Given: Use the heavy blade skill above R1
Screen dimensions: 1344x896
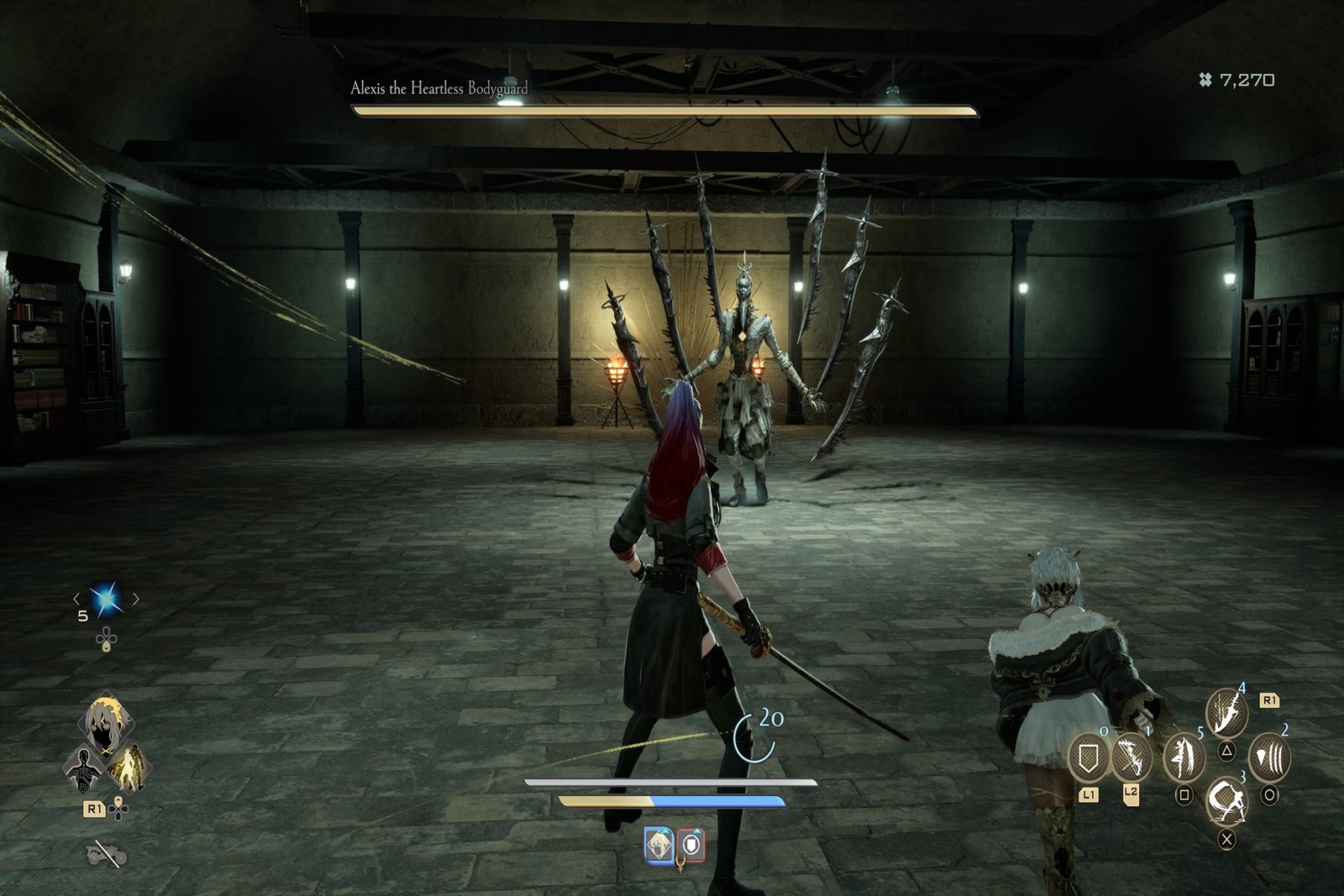Looking at the screenshot, I should [1226, 713].
